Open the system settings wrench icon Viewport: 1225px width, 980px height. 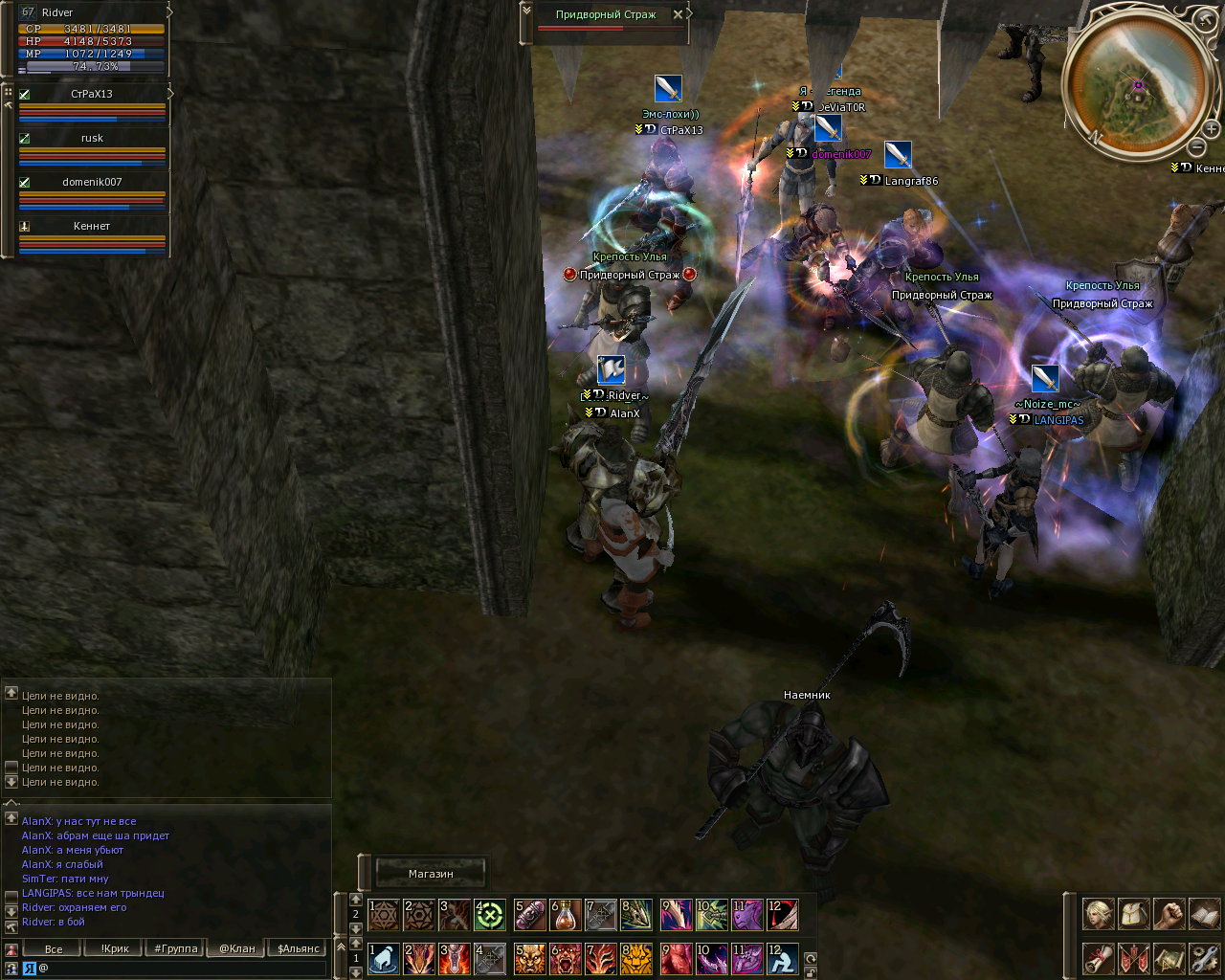point(1205,957)
